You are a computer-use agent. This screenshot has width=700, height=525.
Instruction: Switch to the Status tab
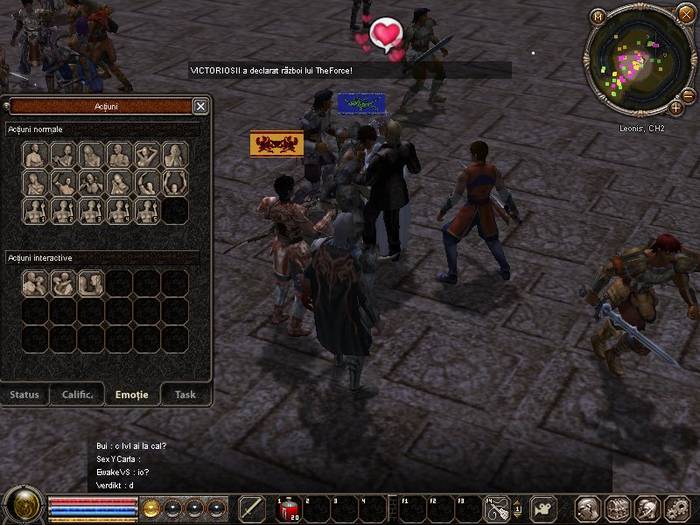pyautogui.click(x=25, y=394)
